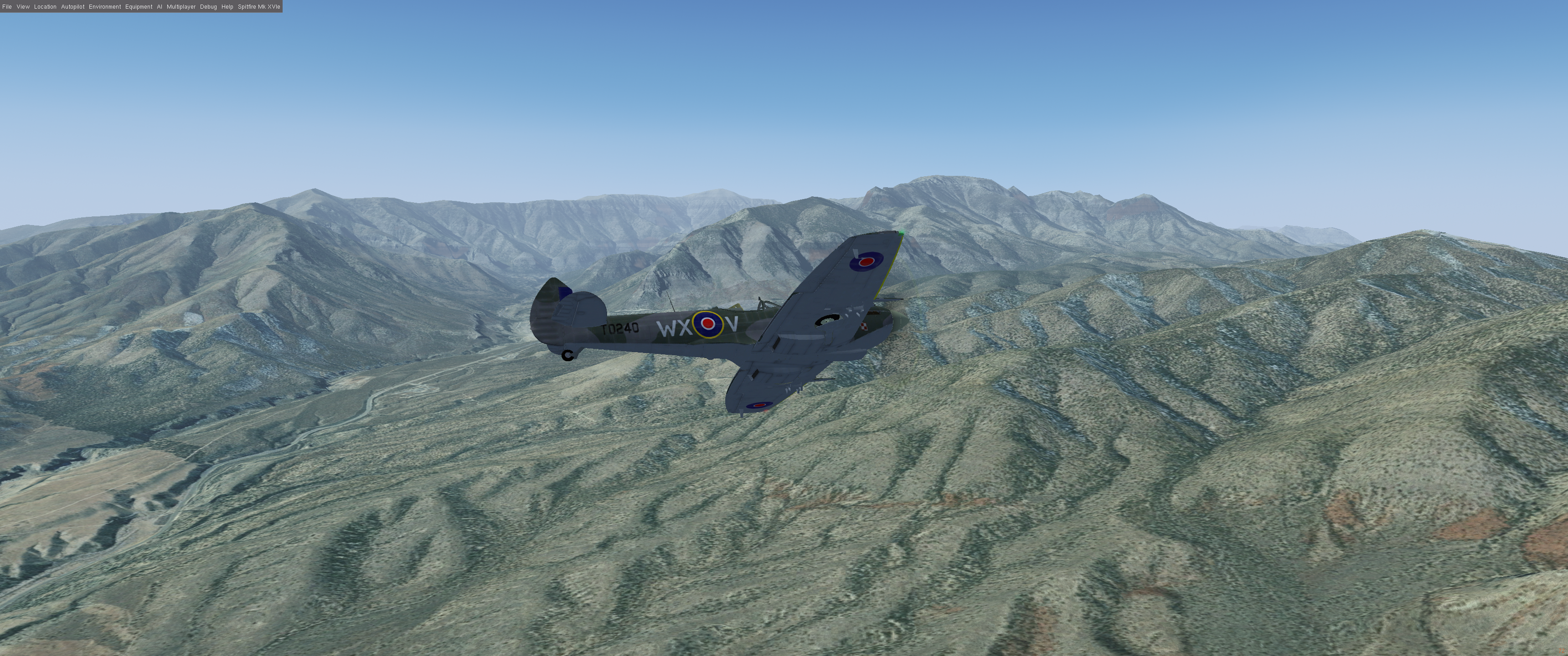The height and width of the screenshot is (656, 1568).
Task: Expand the Debug menu
Action: [208, 7]
